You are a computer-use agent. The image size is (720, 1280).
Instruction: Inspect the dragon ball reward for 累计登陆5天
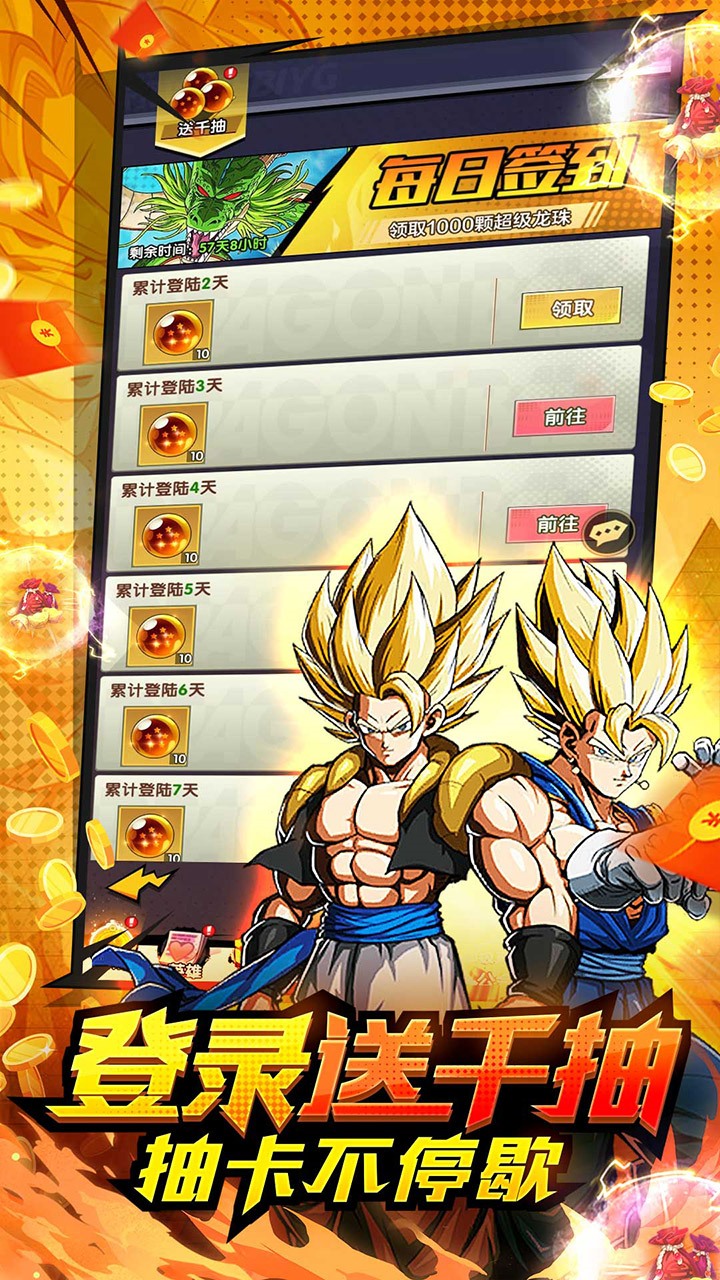161,634
